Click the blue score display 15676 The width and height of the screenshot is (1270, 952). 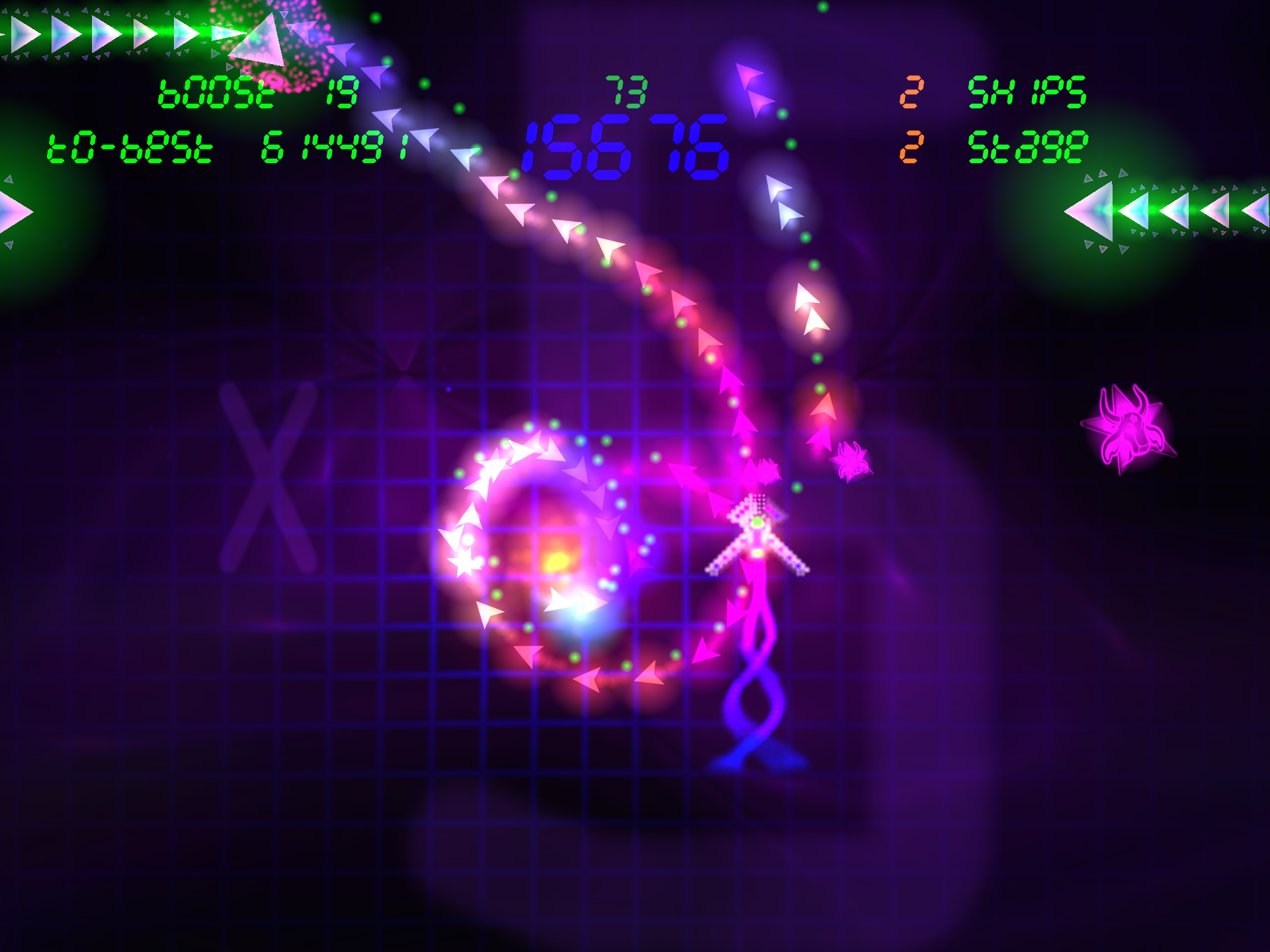[625, 149]
